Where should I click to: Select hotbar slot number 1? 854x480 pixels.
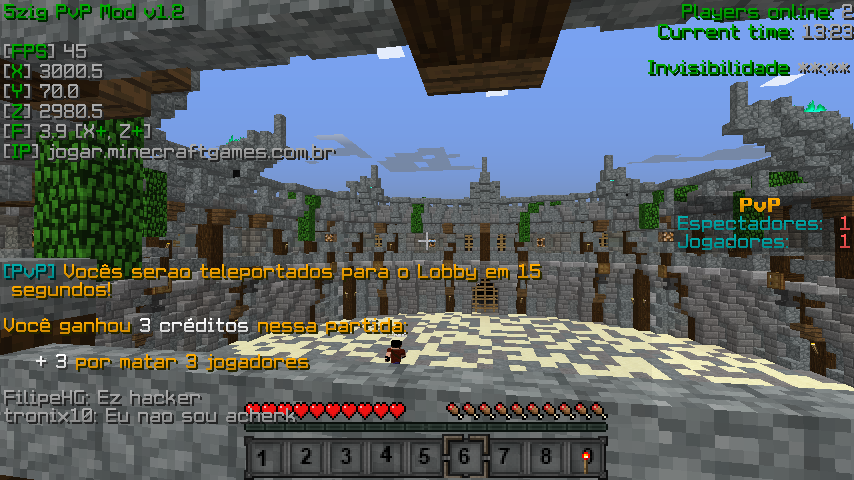[264, 458]
